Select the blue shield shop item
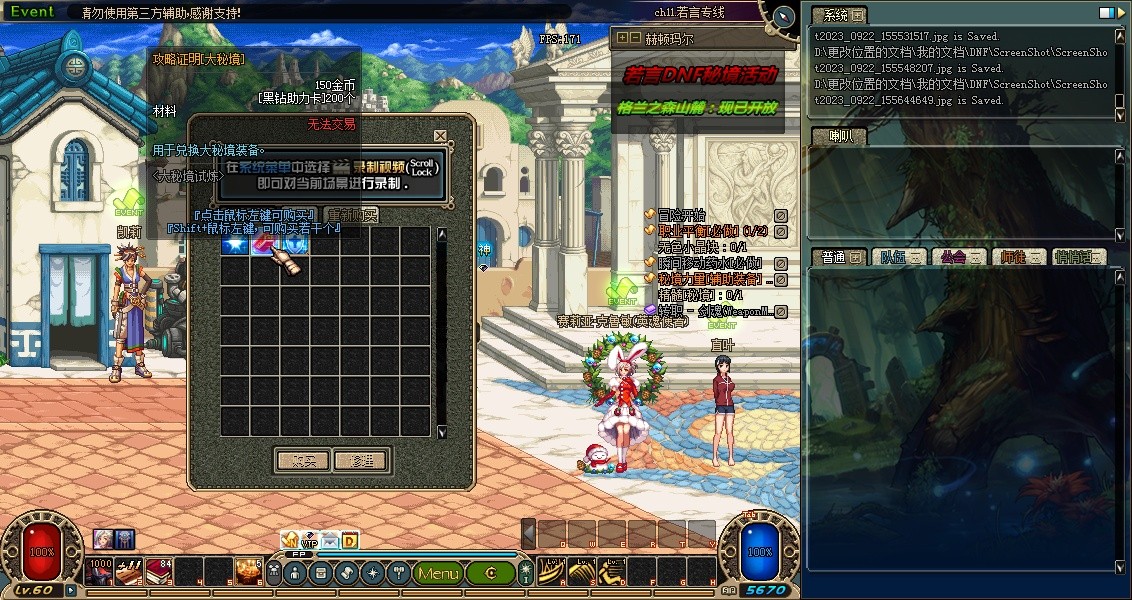 pyautogui.click(x=296, y=242)
